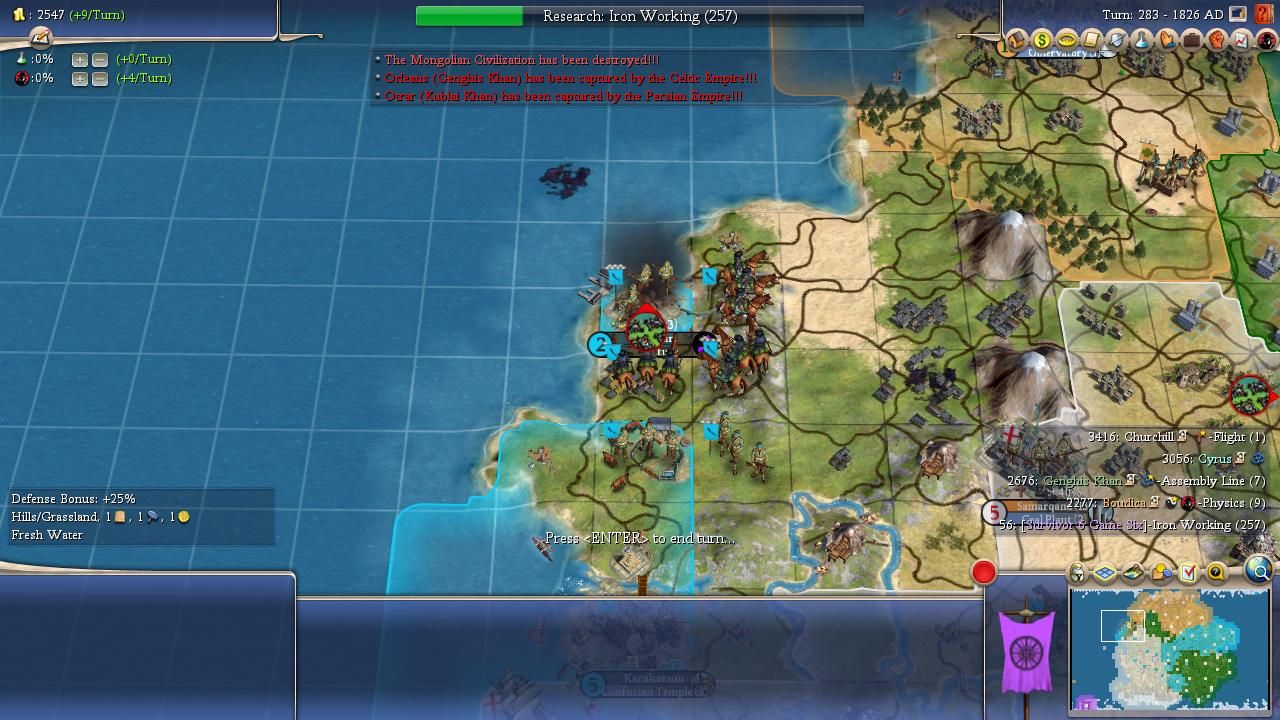Click the Iron Working research bar
This screenshot has width=1280, height=720.
[x=639, y=16]
